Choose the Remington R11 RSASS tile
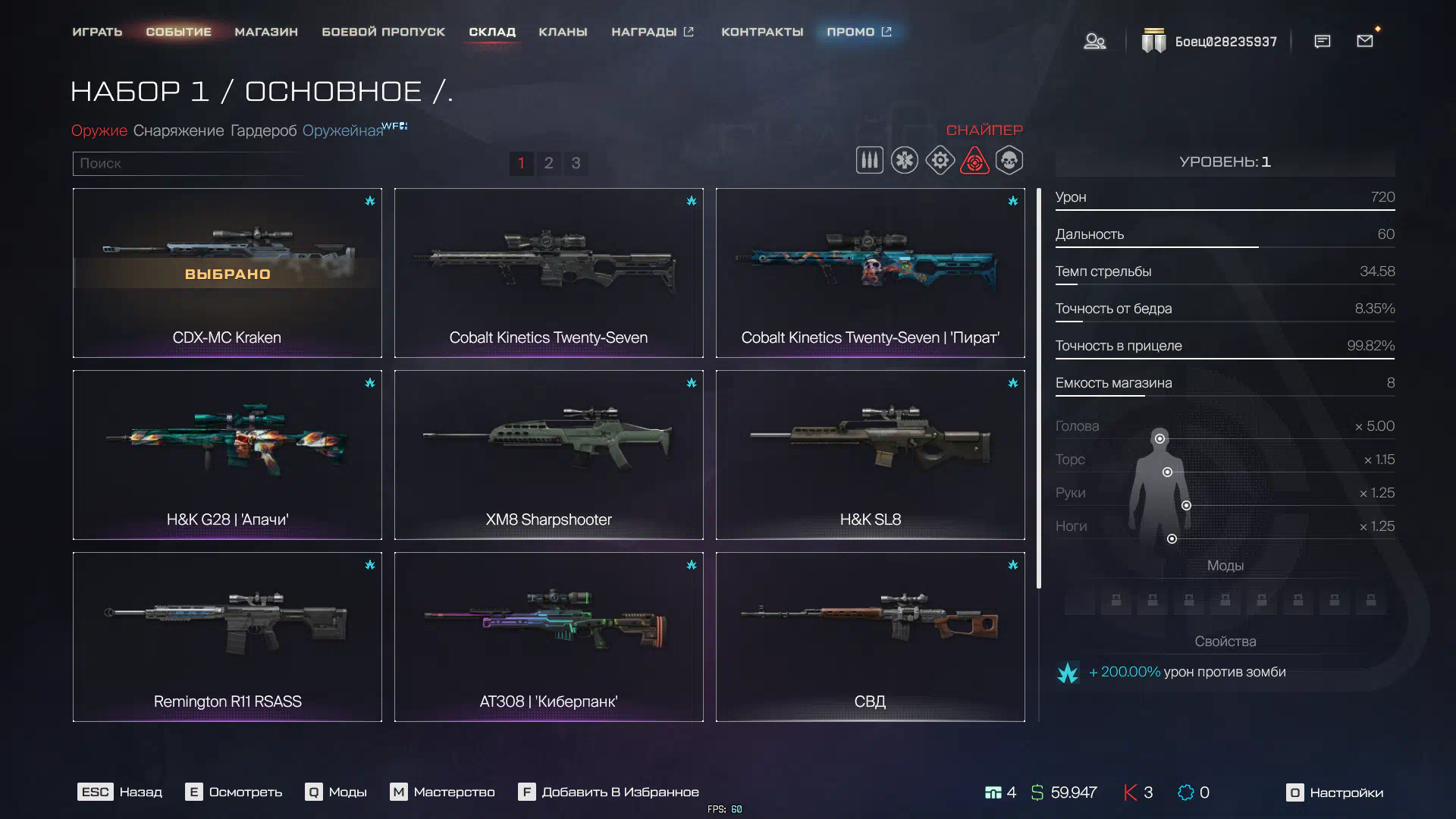Image resolution: width=1456 pixels, height=819 pixels. [x=227, y=637]
